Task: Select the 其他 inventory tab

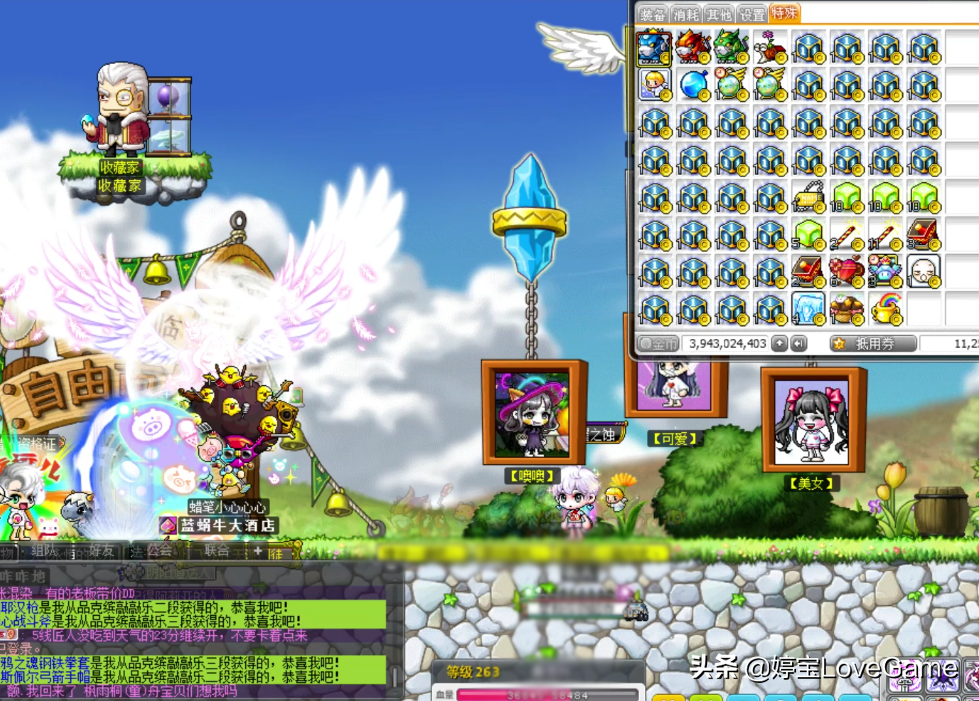Action: (719, 15)
